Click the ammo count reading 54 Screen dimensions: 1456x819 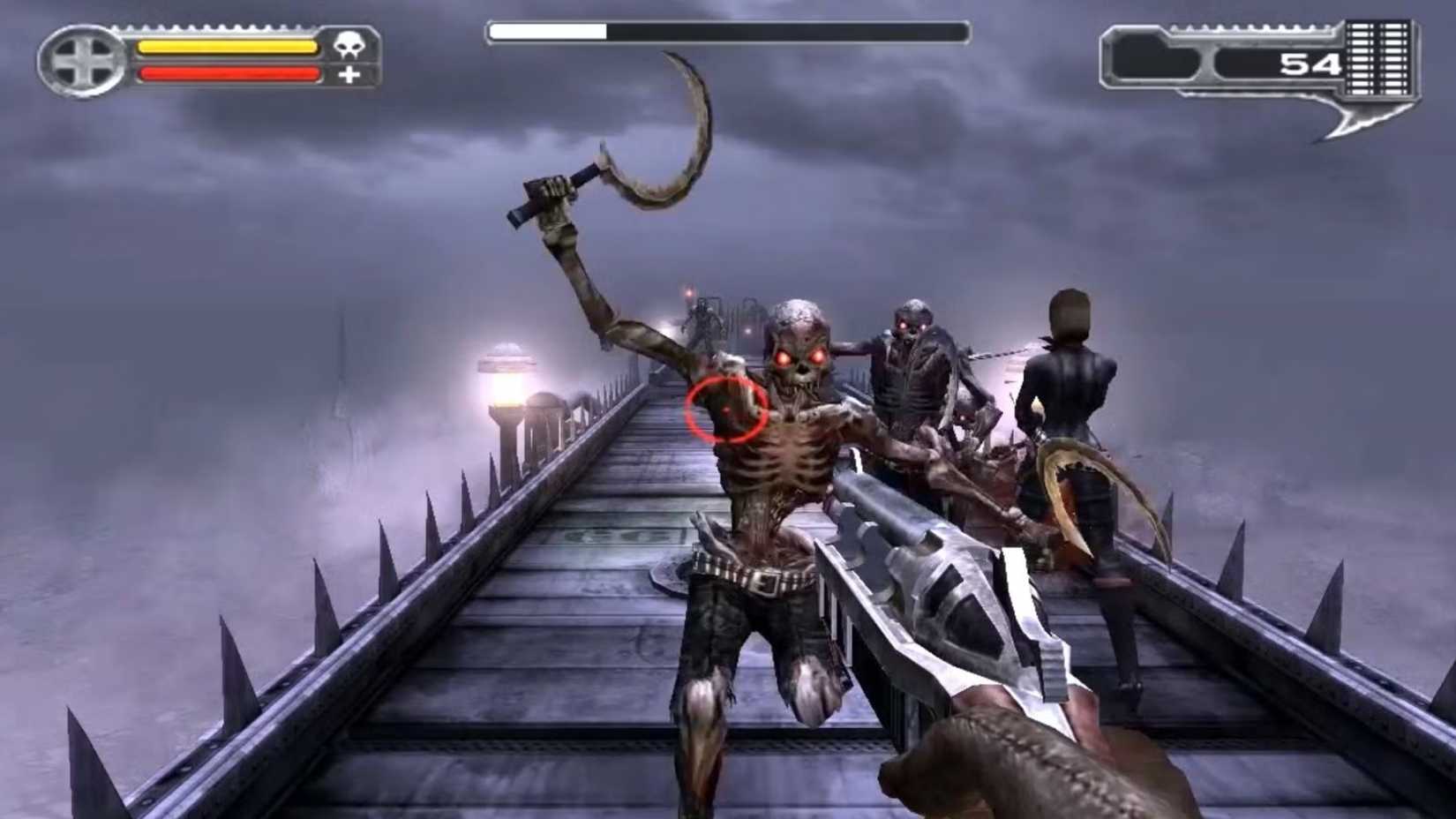(x=1310, y=64)
